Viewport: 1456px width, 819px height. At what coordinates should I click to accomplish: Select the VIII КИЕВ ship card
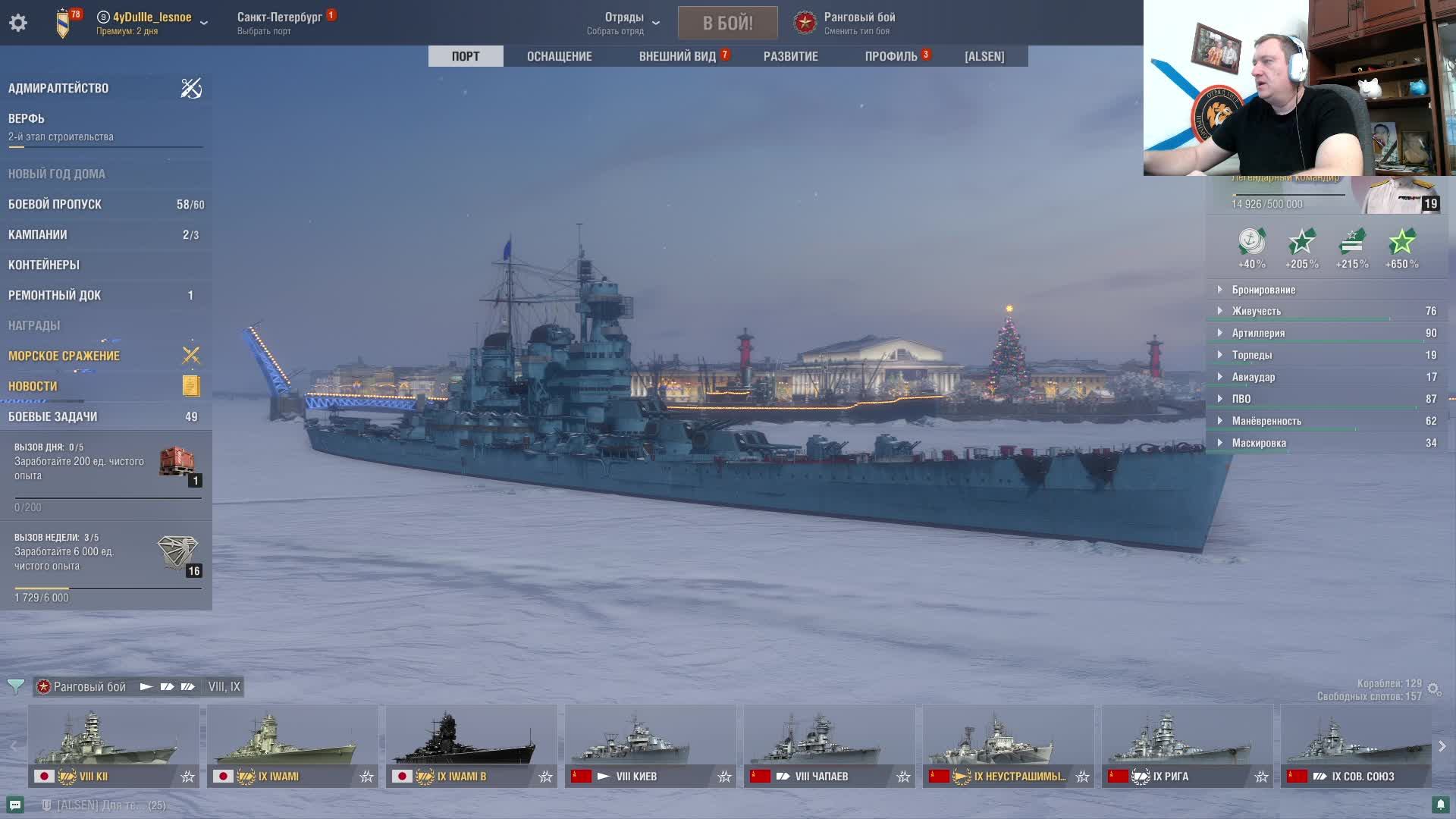(x=650, y=745)
